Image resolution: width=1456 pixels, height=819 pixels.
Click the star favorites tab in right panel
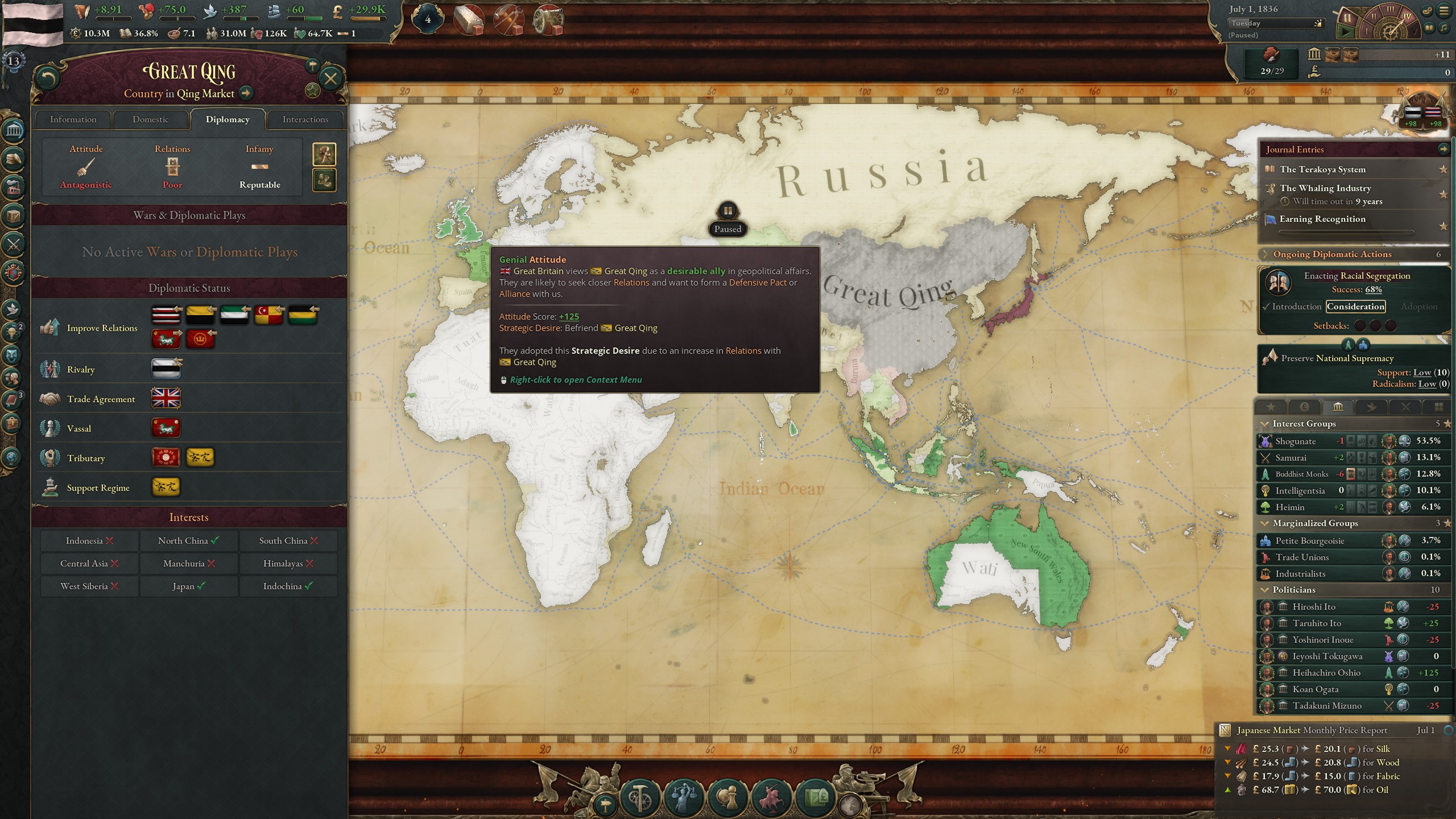coord(1271,407)
